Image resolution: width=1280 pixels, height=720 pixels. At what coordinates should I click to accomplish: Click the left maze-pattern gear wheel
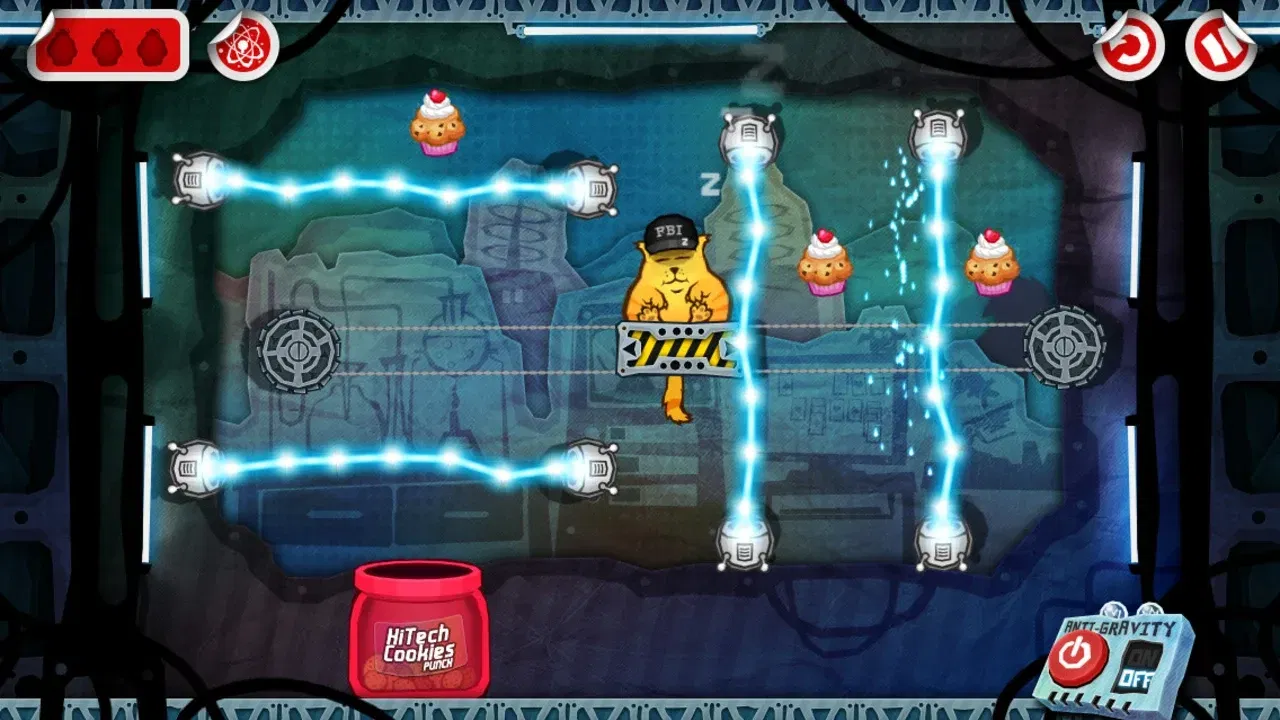[297, 351]
